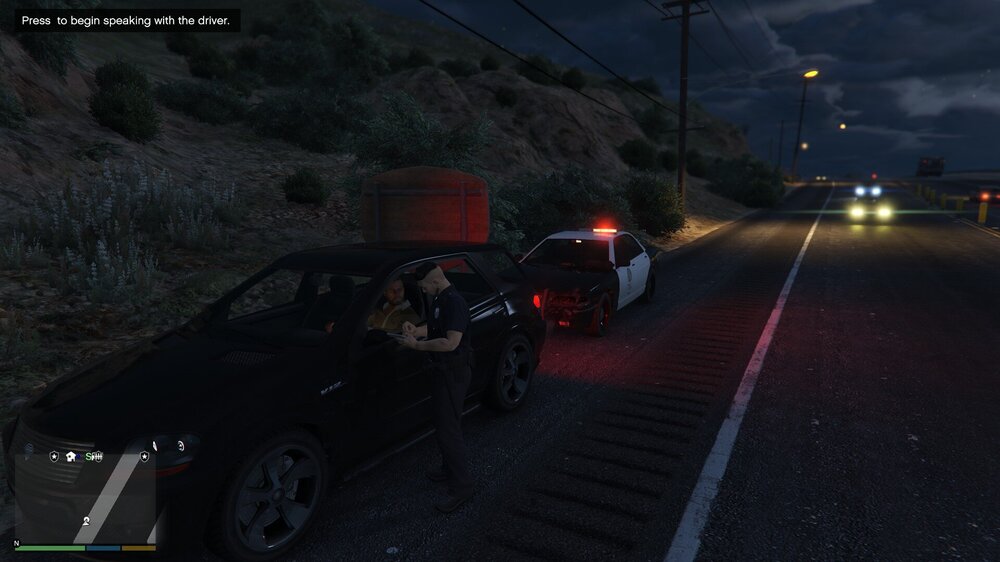1000x562 pixels.
Task: Select the player arrow on the minimap
Action: click(x=86, y=521)
